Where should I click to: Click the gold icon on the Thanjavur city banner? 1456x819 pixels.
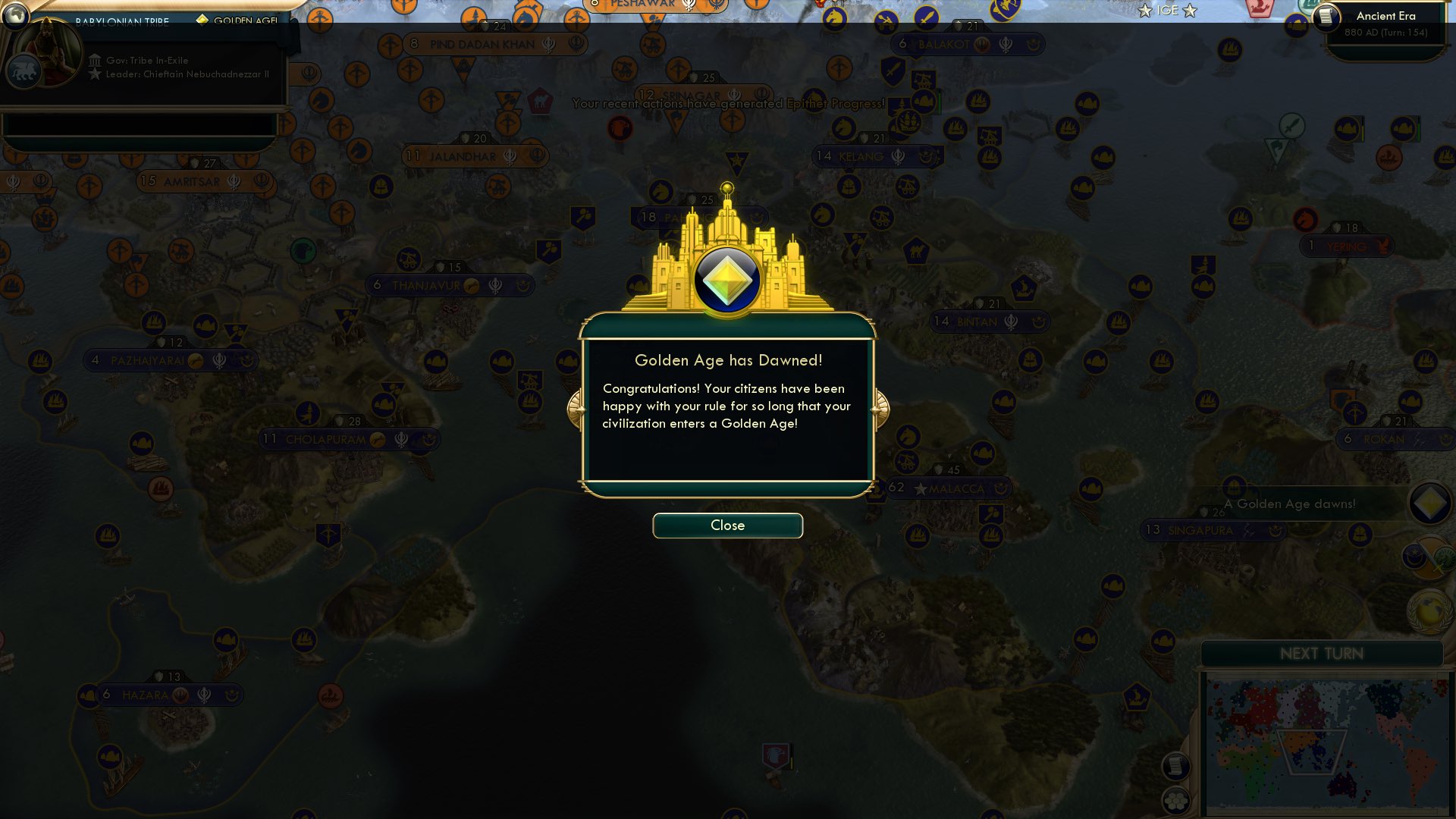tap(471, 285)
